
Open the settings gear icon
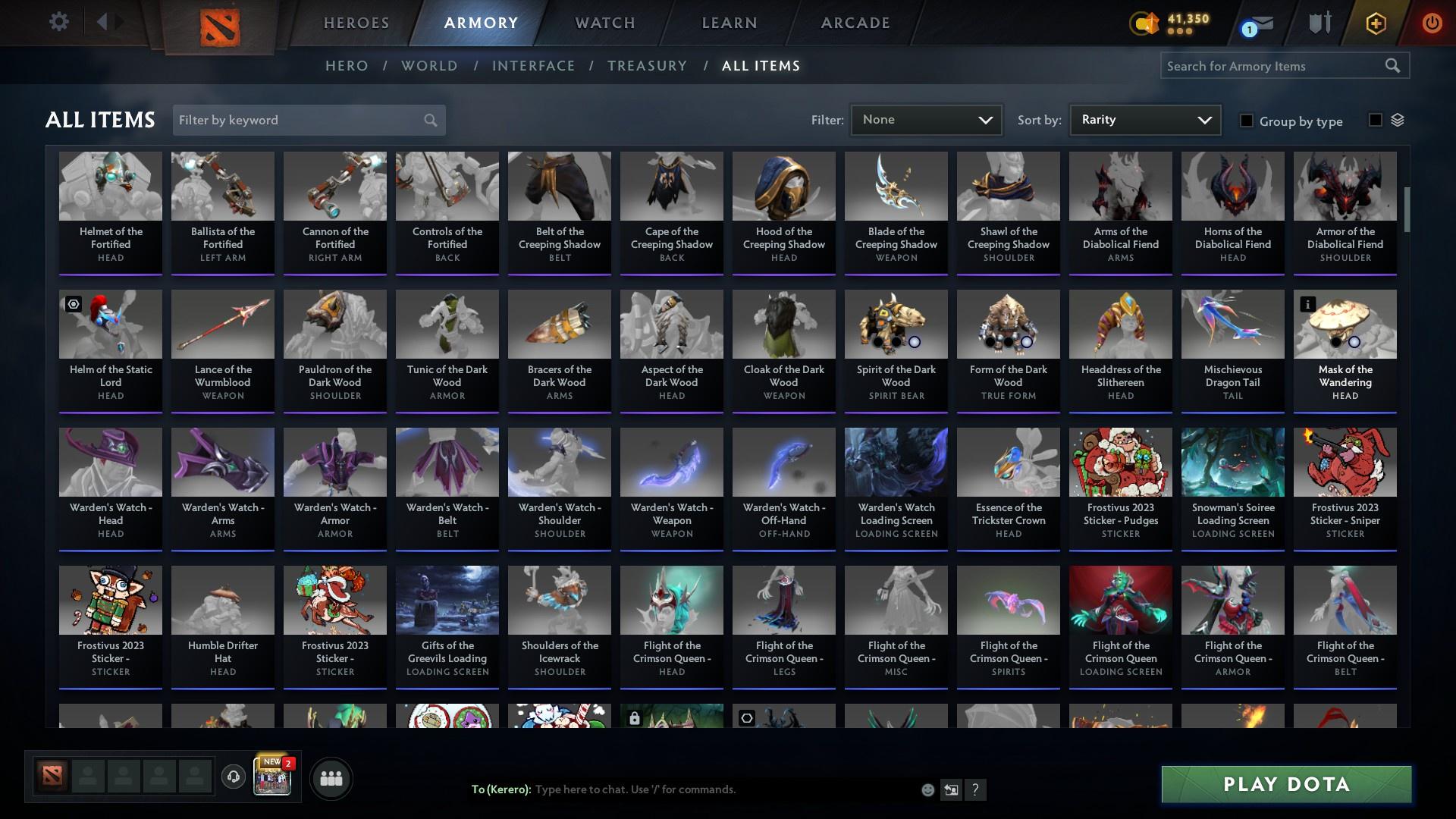59,21
